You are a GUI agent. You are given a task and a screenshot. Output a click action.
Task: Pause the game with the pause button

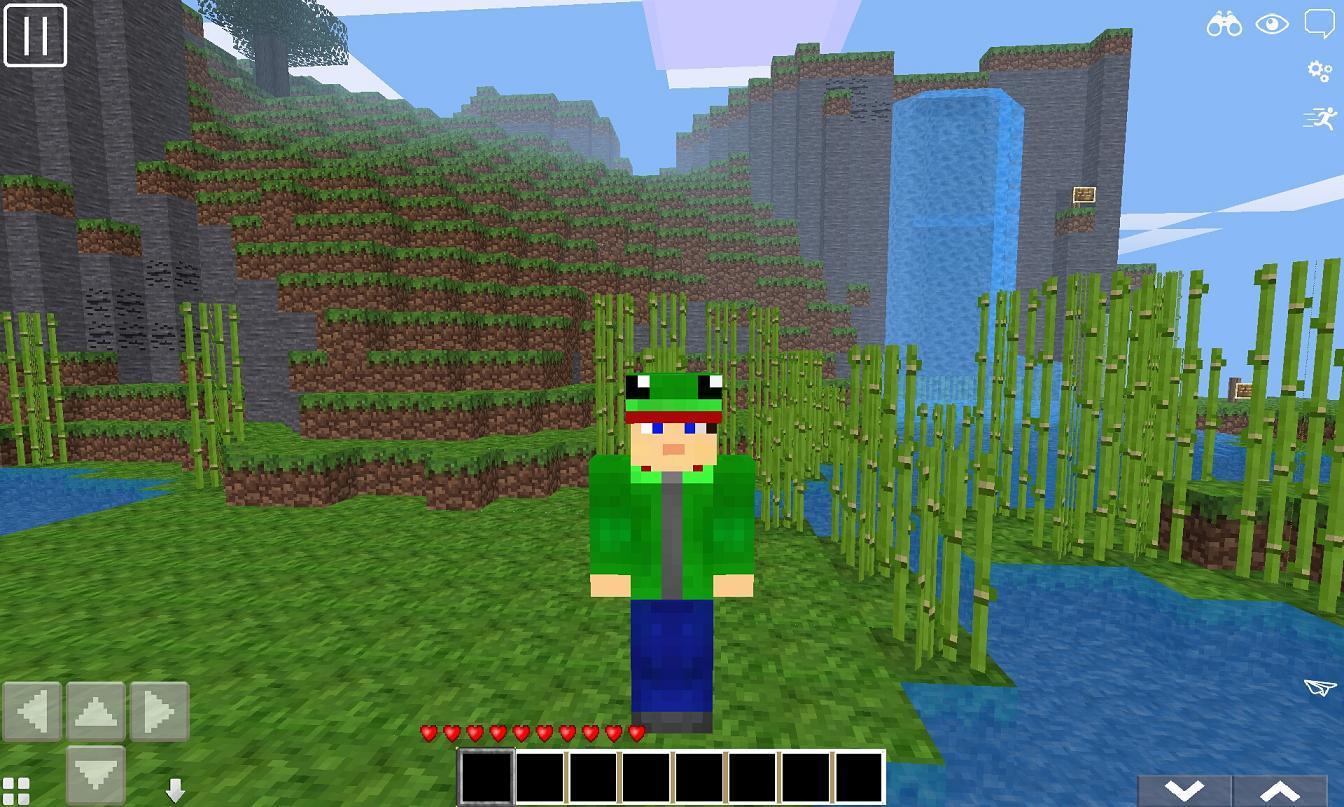tap(37, 37)
